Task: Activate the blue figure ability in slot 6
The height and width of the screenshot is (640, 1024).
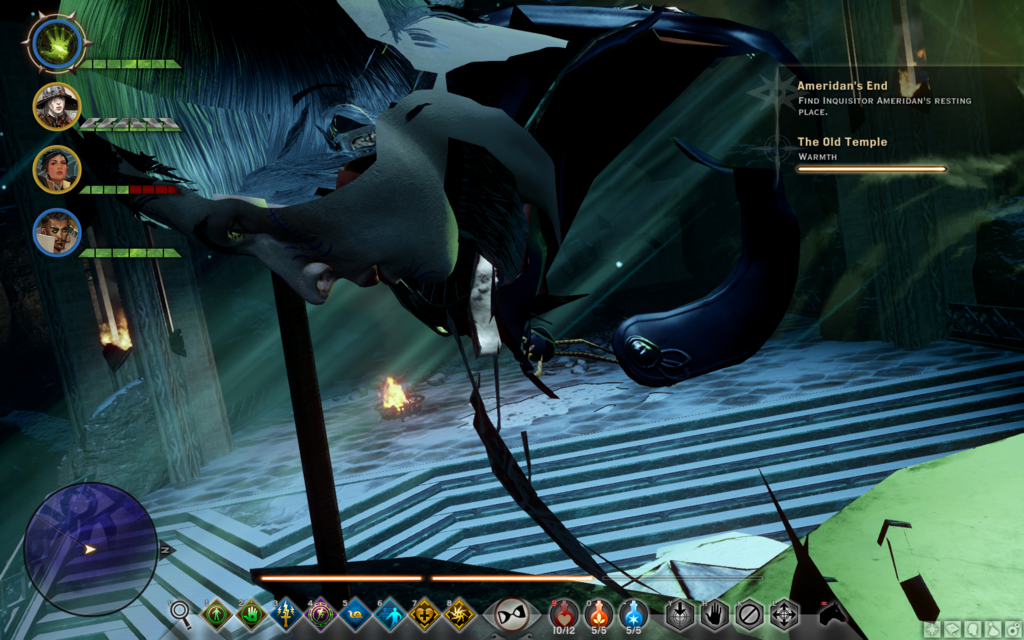Action: click(x=390, y=613)
